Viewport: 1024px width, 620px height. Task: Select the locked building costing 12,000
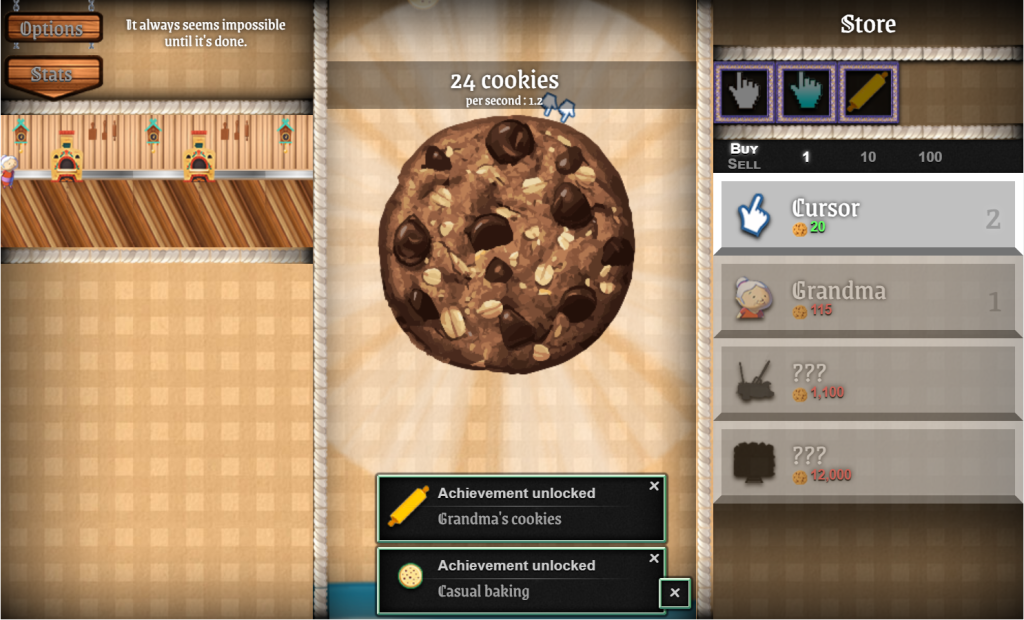pos(867,463)
